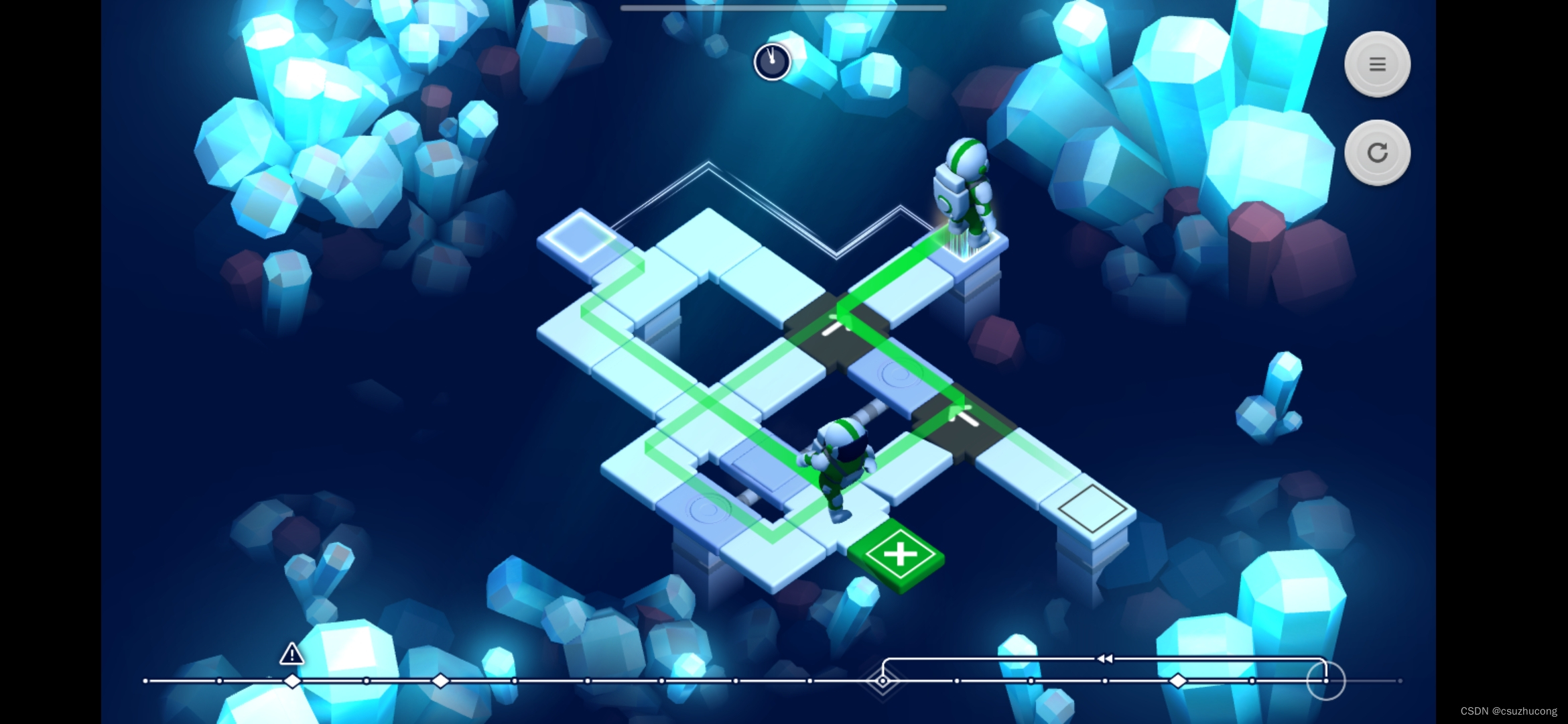Select the rewind double-arrow marker

(1104, 659)
